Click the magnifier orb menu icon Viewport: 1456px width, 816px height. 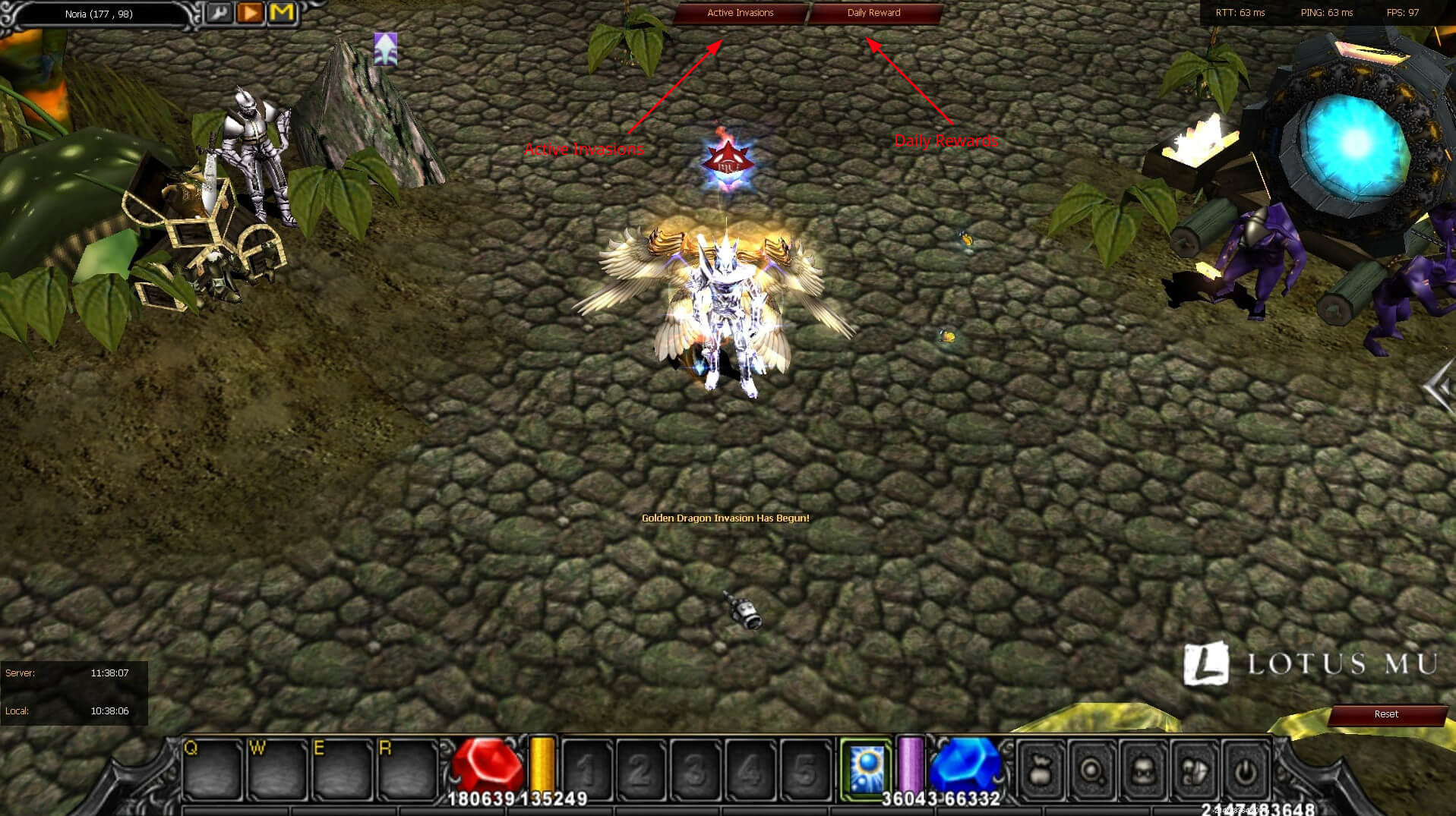click(x=1092, y=771)
